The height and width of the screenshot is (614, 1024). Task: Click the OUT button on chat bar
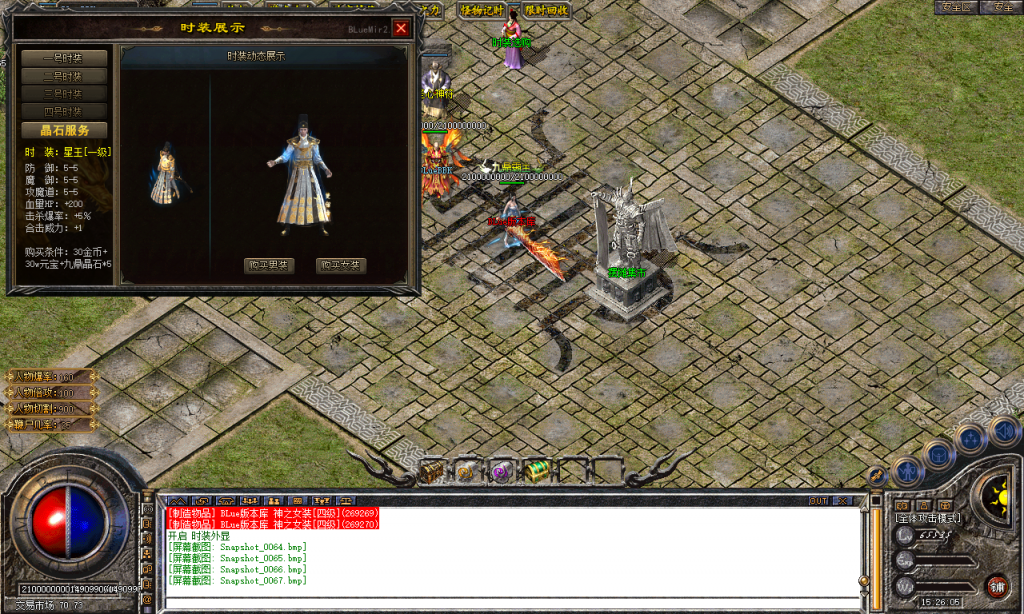tap(818, 500)
